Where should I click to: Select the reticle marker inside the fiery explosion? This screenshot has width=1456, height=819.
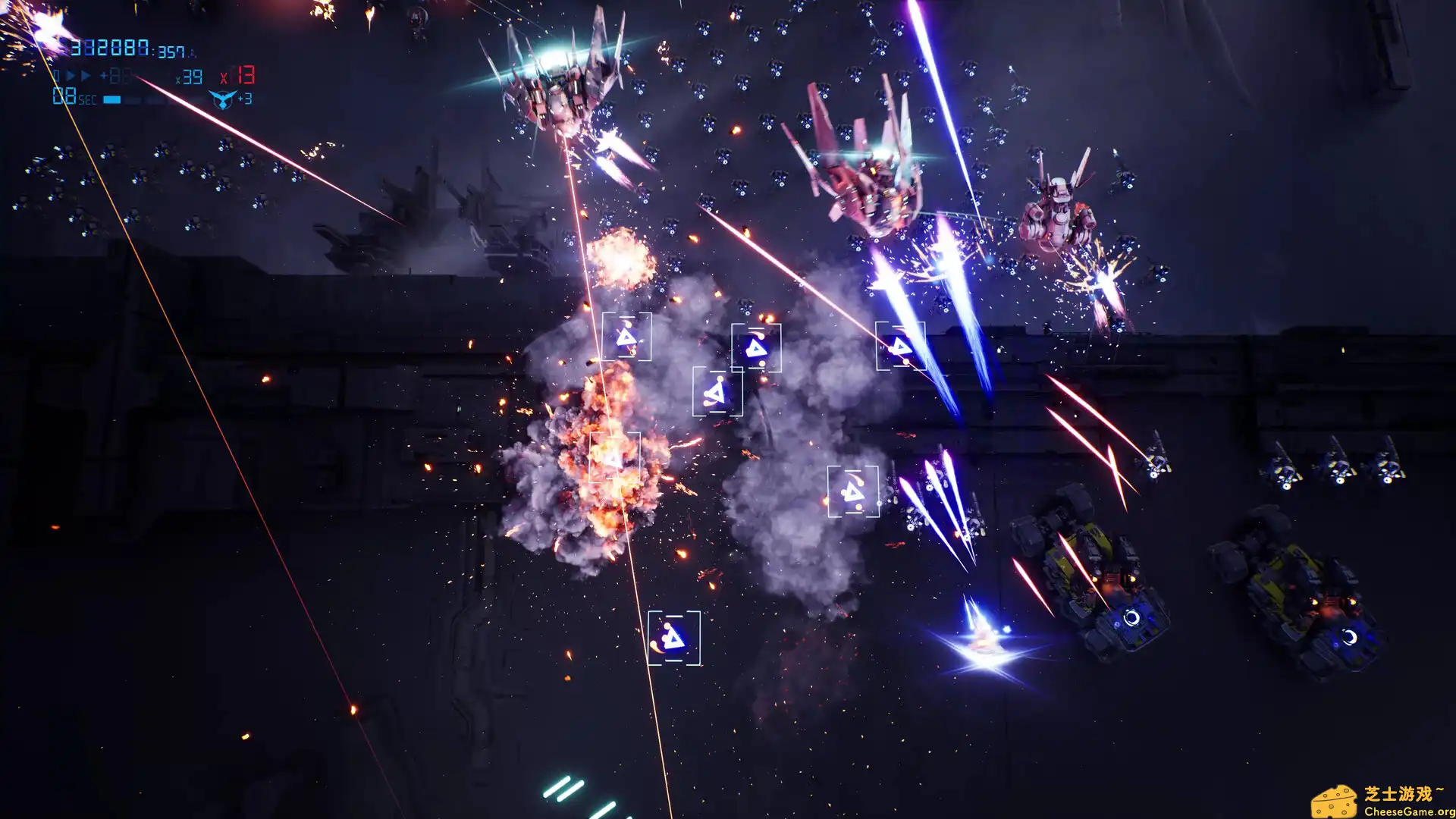pyautogui.click(x=616, y=459)
